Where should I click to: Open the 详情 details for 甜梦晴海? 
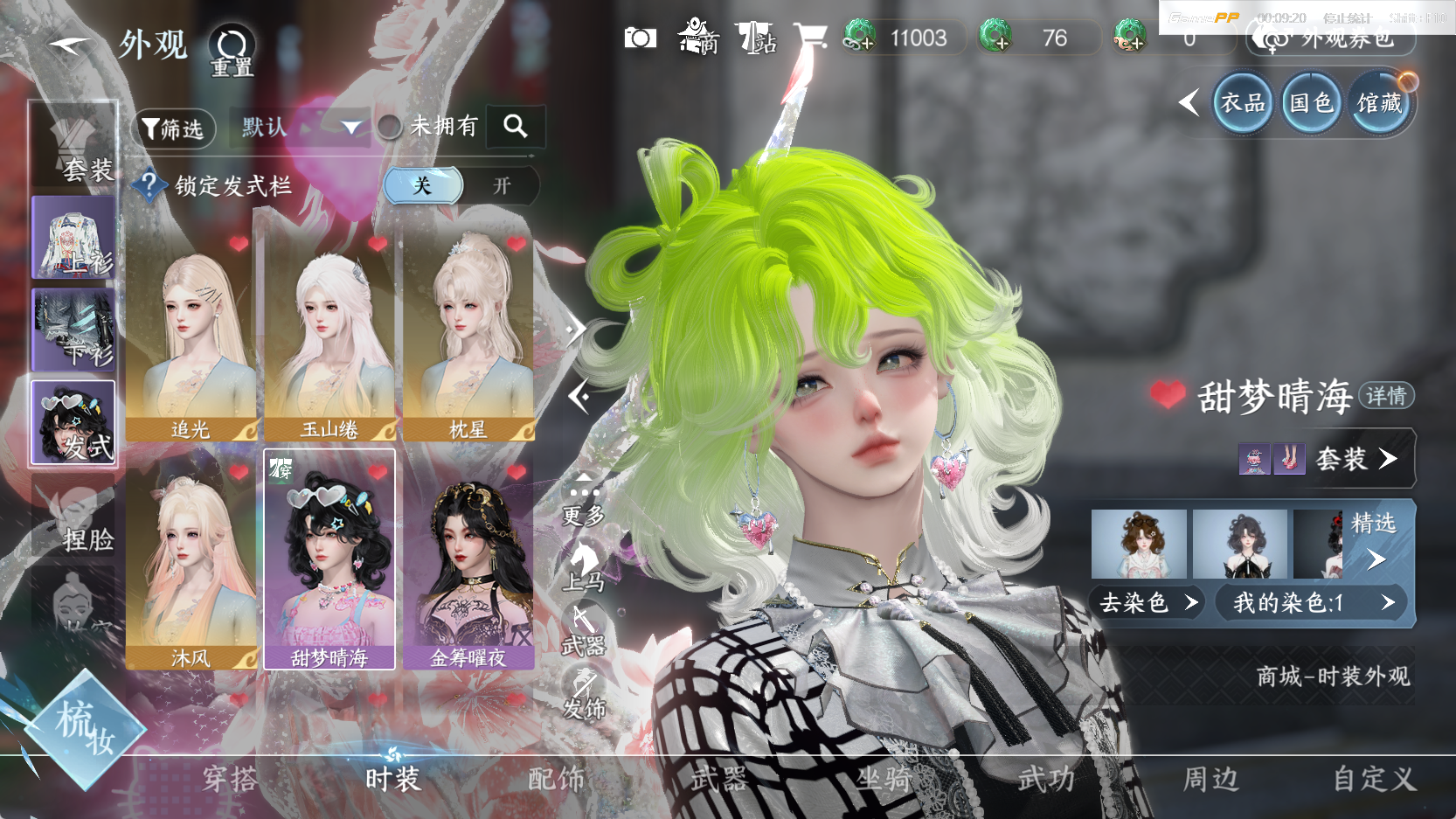(1386, 396)
